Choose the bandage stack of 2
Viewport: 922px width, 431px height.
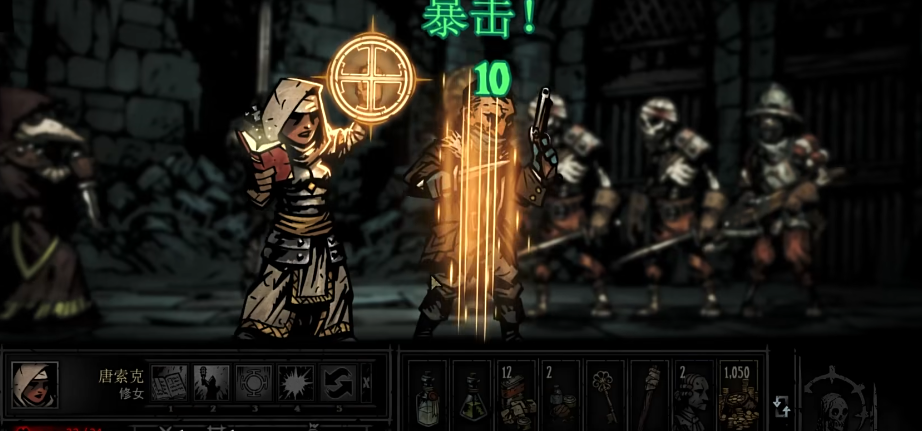pyautogui.click(x=560, y=393)
